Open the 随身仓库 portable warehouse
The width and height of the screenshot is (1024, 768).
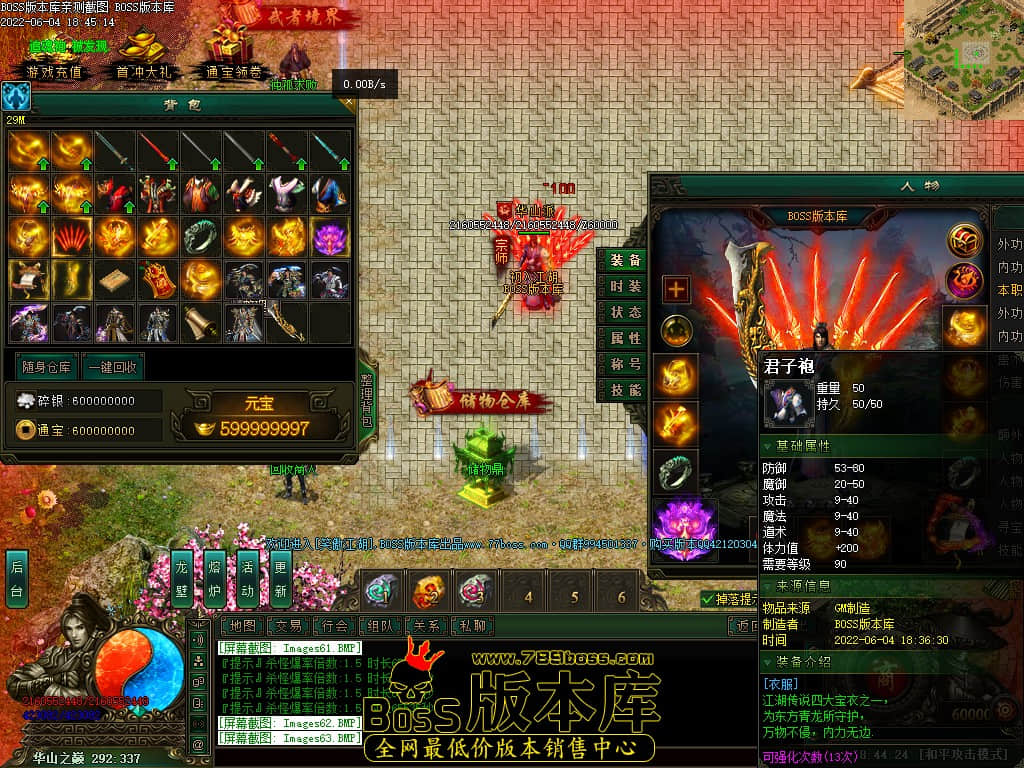(47, 367)
